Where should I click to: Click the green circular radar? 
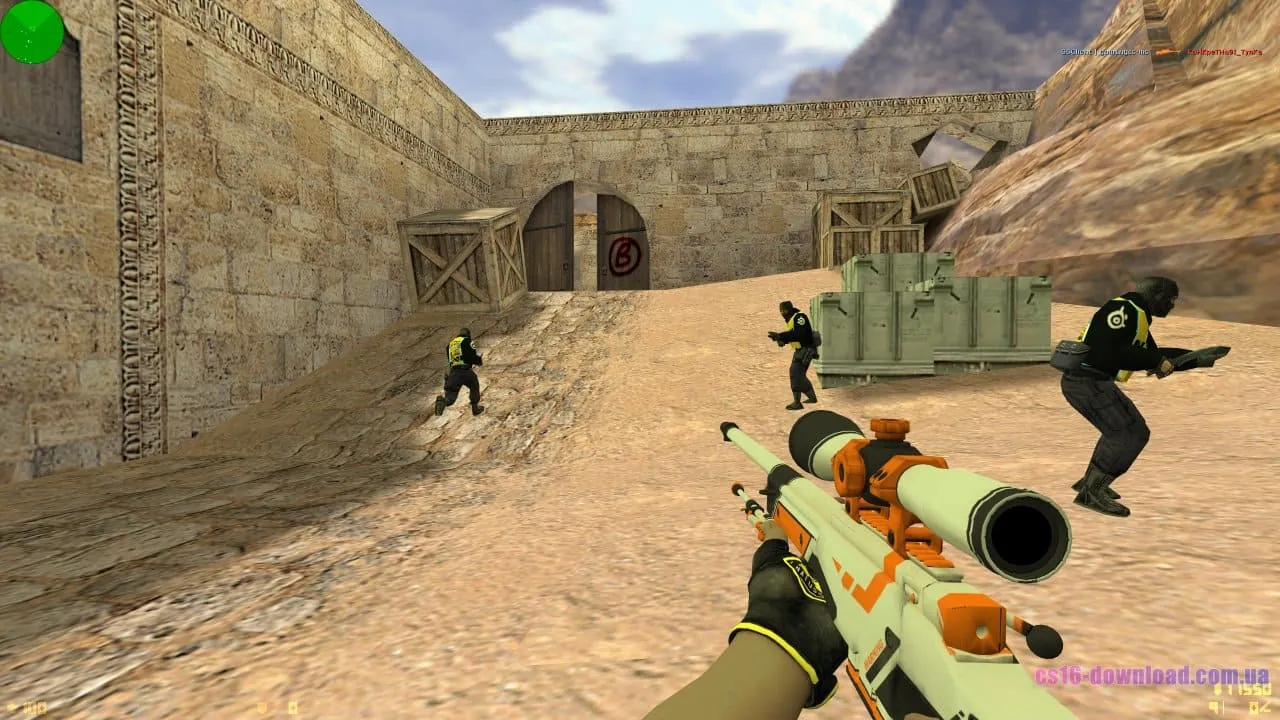click(32, 32)
